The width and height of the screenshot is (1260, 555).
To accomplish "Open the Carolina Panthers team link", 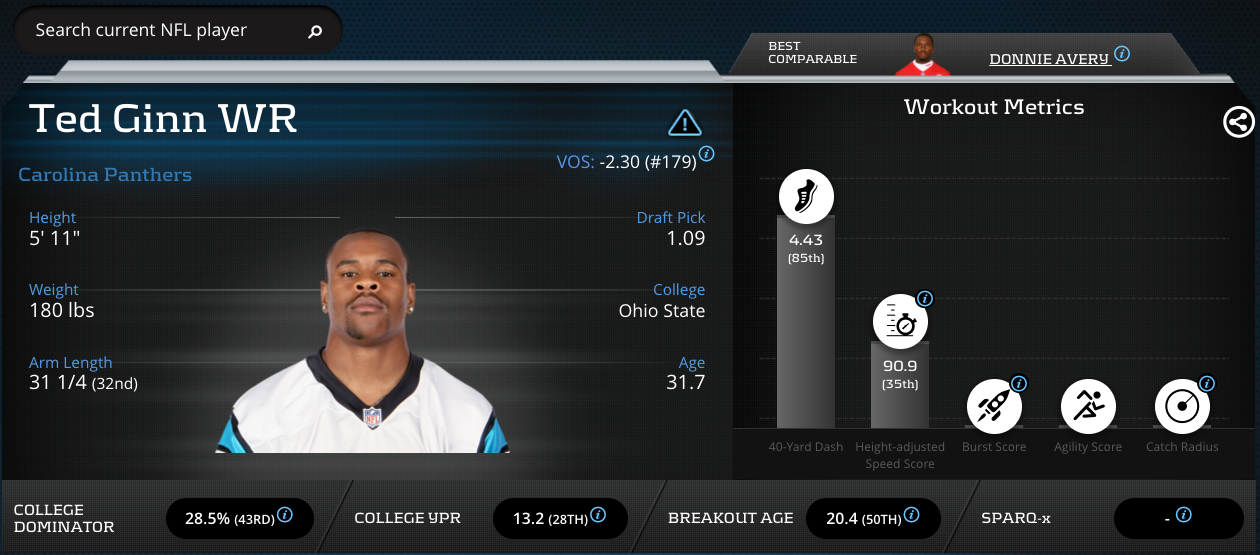I will (x=105, y=175).
